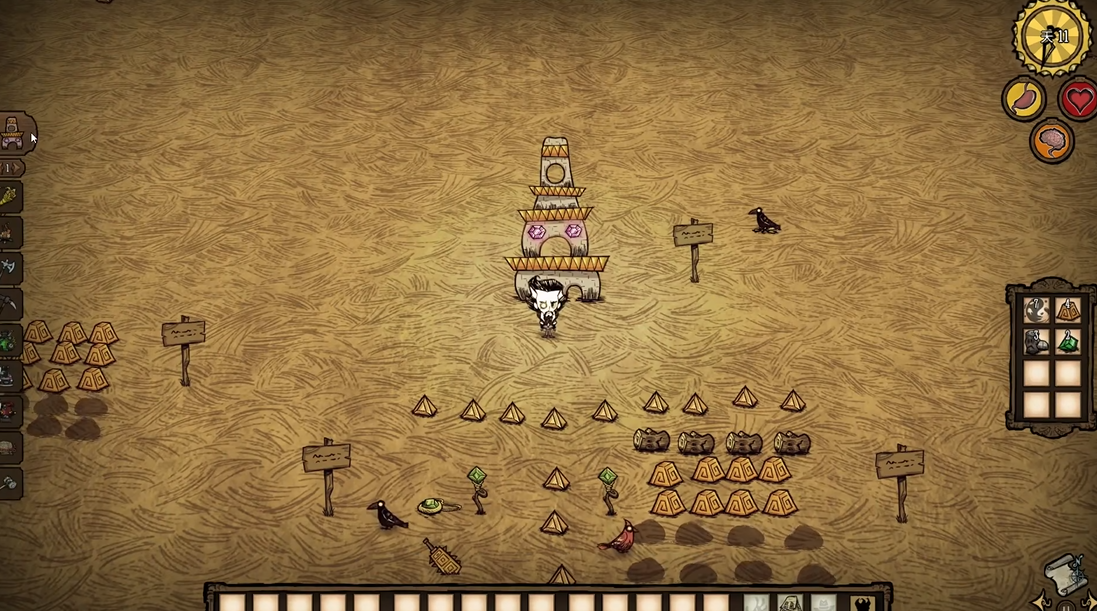Click the swirled white item in backpack

pos(1037,311)
